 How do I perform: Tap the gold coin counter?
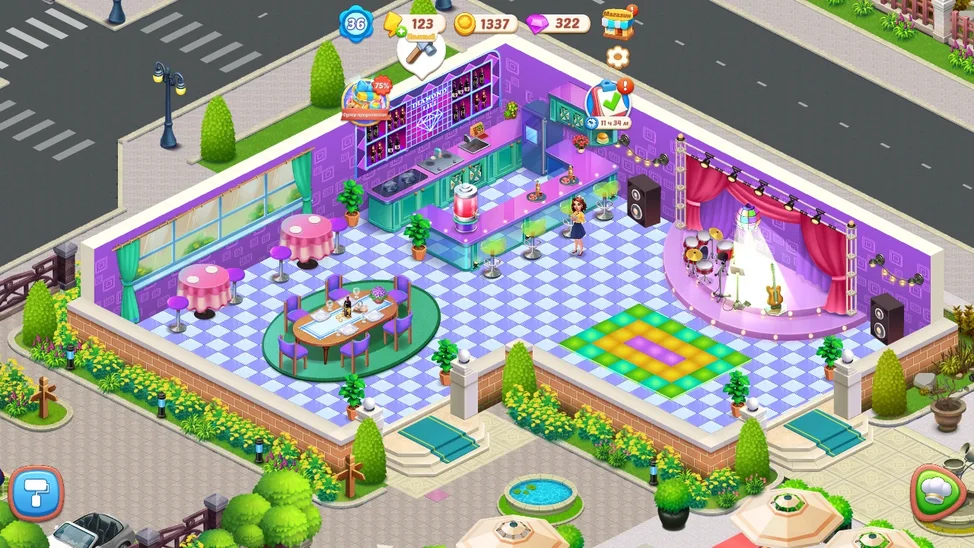pos(486,23)
